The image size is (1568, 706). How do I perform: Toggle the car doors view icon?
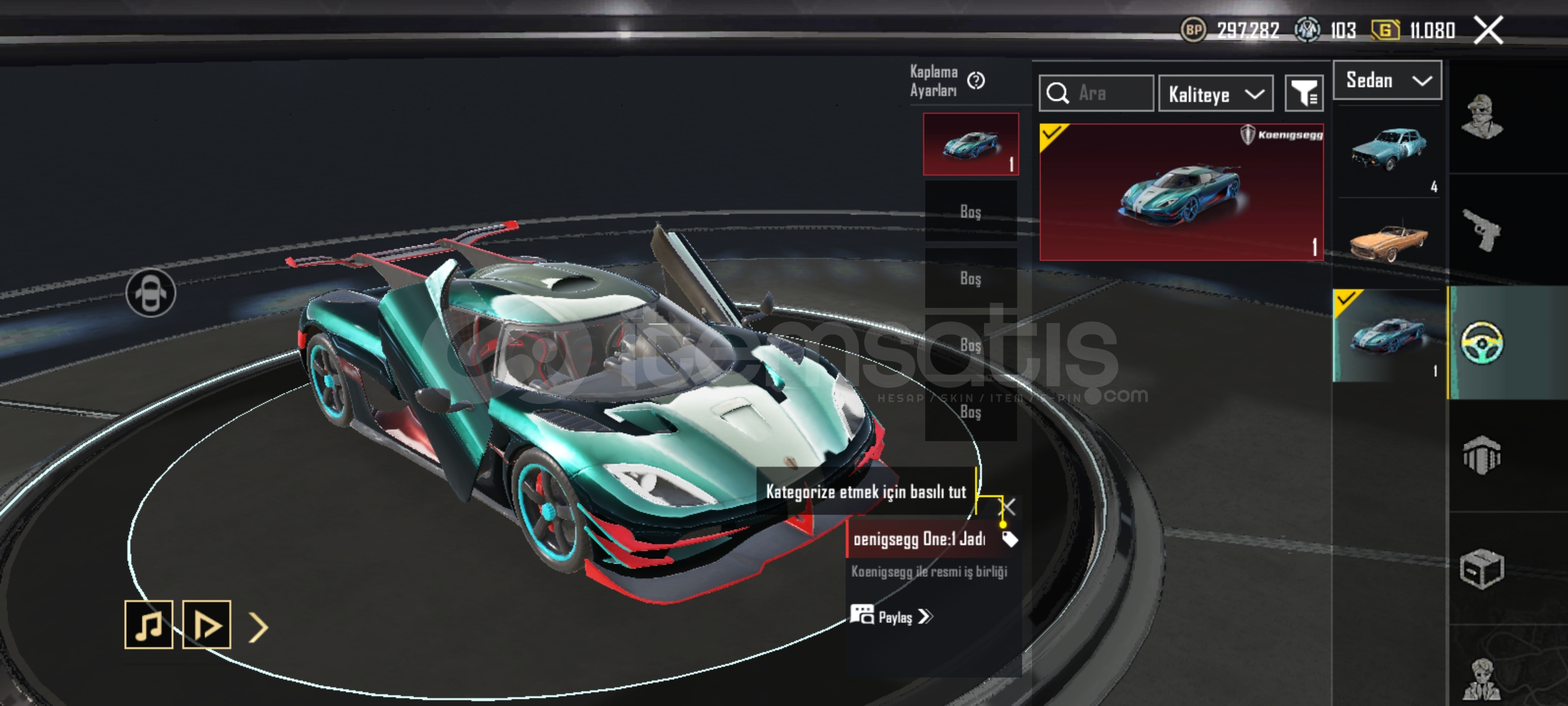pos(150,293)
